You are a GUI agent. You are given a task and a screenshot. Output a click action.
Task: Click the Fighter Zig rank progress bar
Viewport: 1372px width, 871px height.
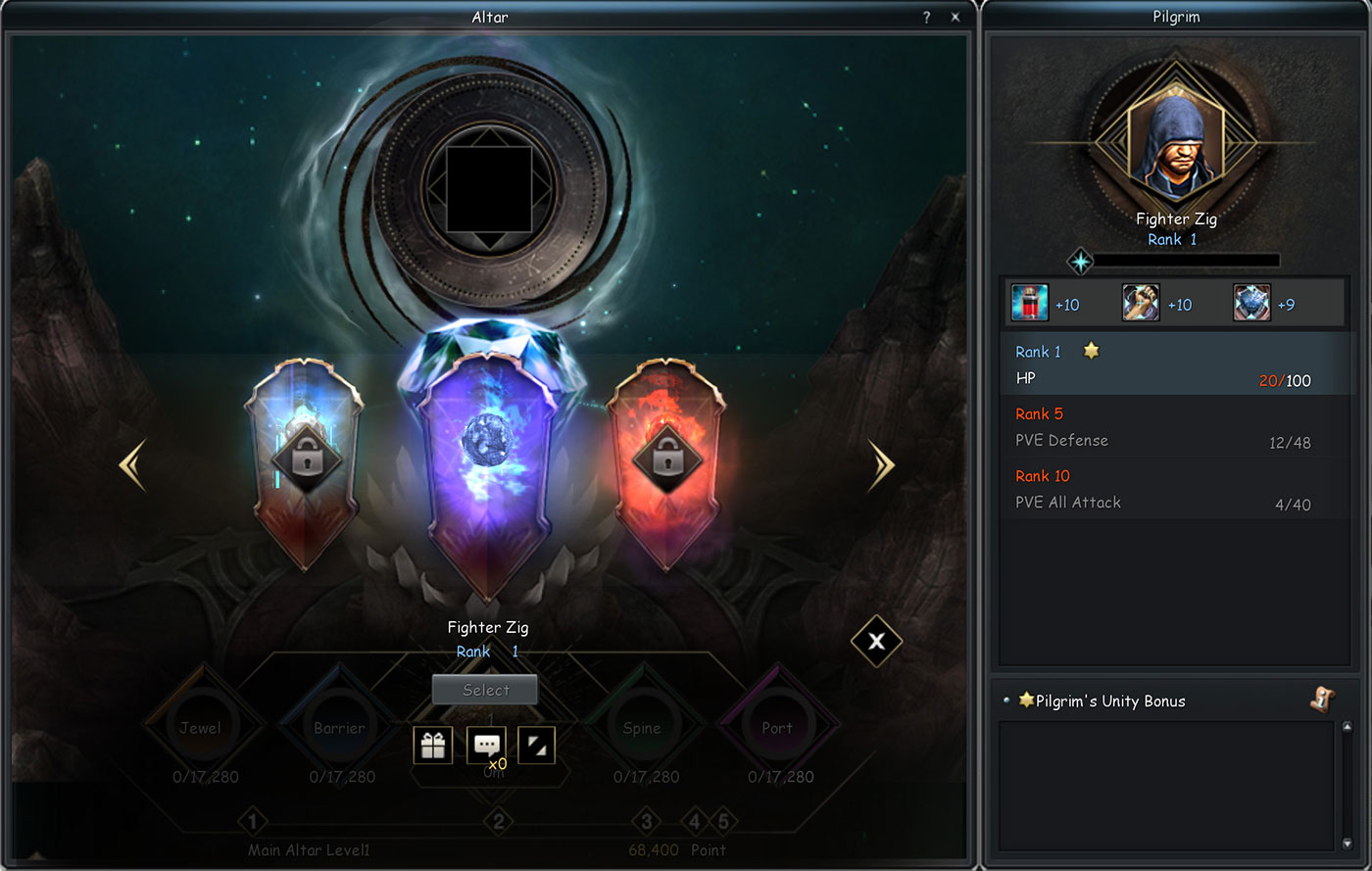pyautogui.click(x=1186, y=260)
